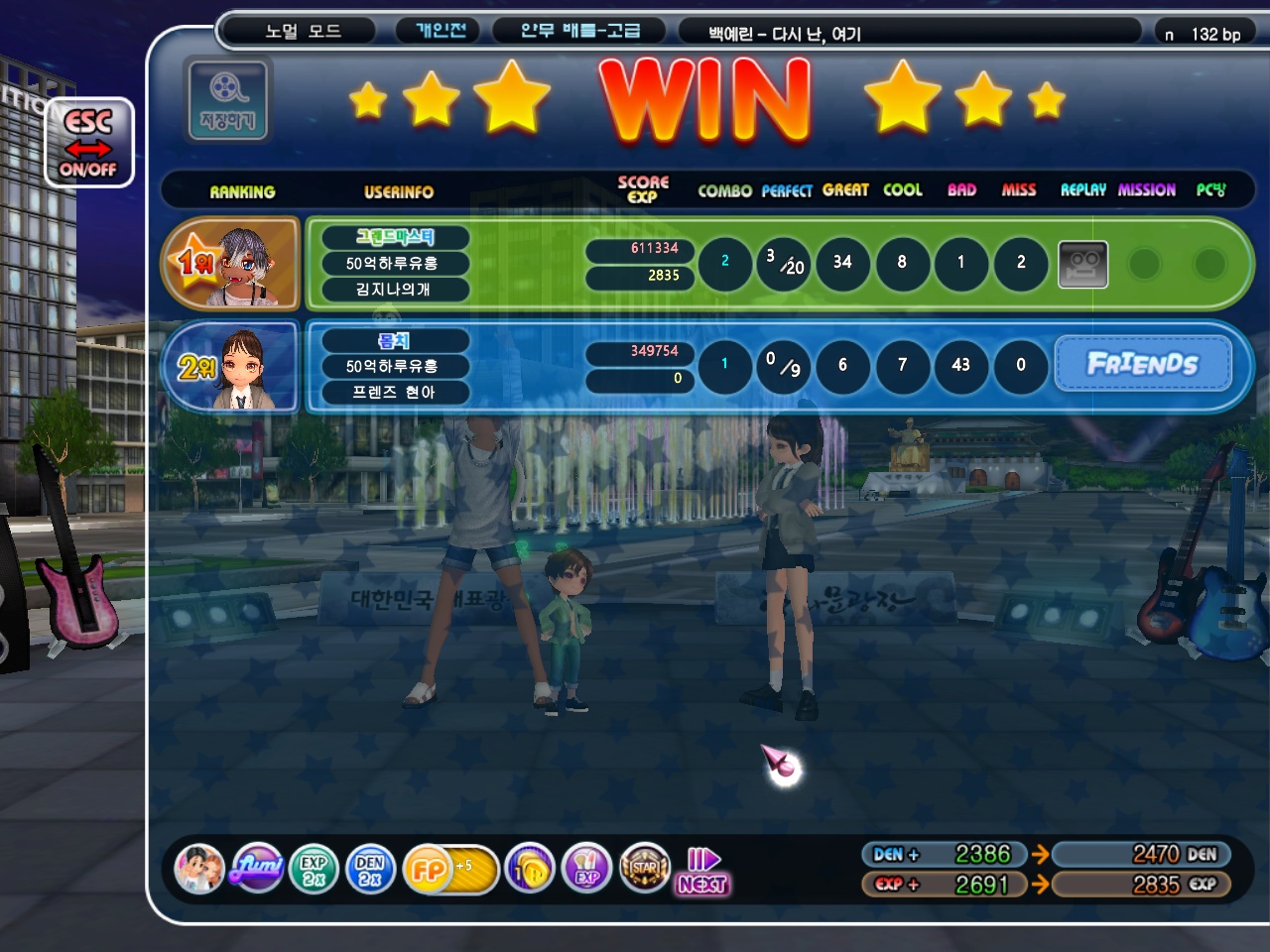Viewport: 1270px width, 952px height.
Task: Save the replay with the film reel button
Action: tap(227, 99)
